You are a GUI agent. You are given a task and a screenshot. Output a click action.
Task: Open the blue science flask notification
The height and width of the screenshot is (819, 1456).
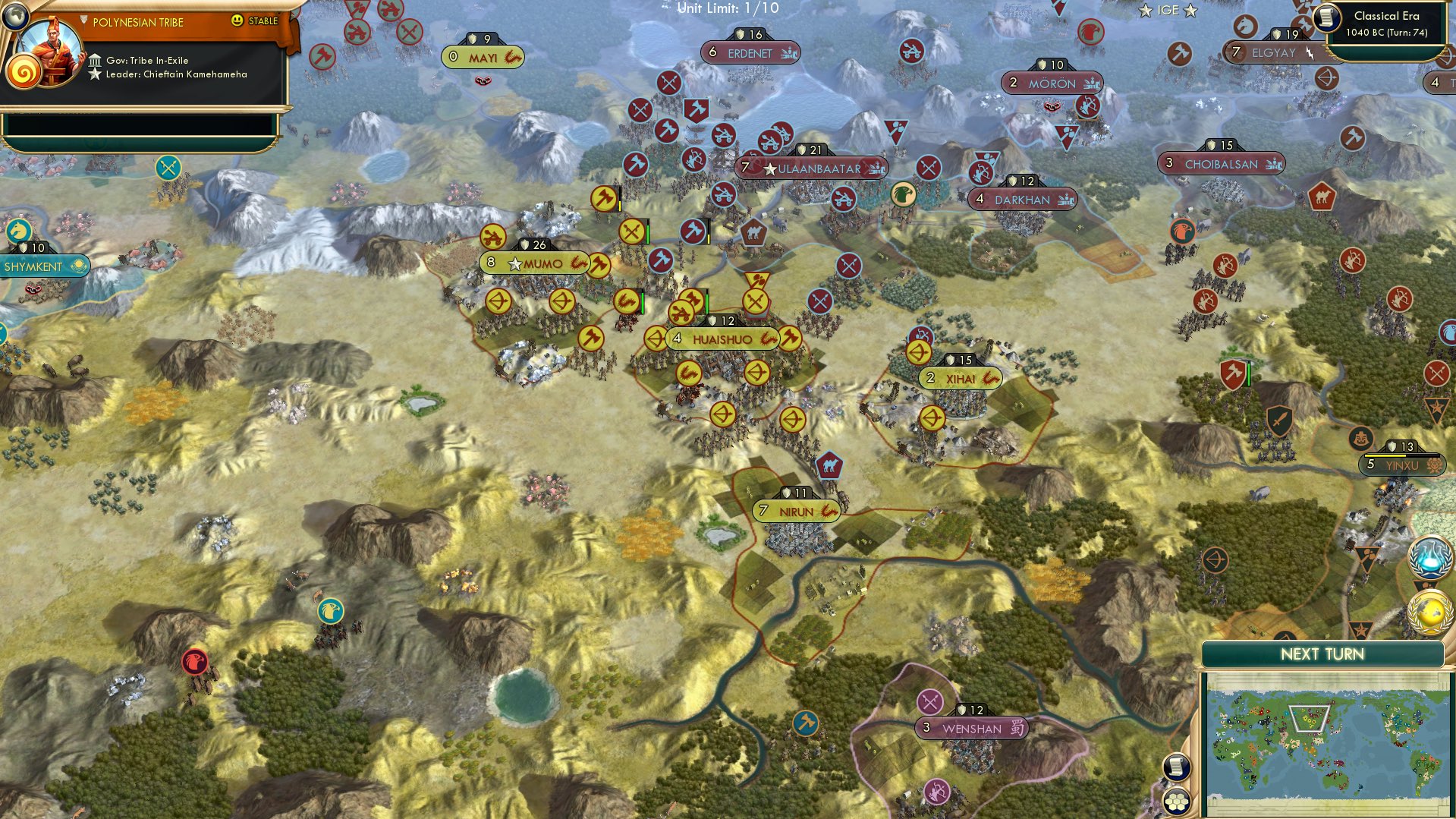pos(1430,558)
